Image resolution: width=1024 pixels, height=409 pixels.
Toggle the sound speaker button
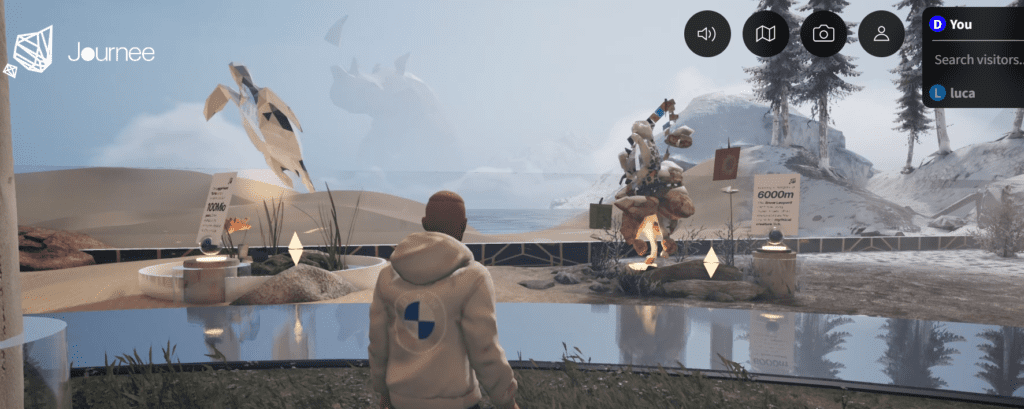coord(707,34)
